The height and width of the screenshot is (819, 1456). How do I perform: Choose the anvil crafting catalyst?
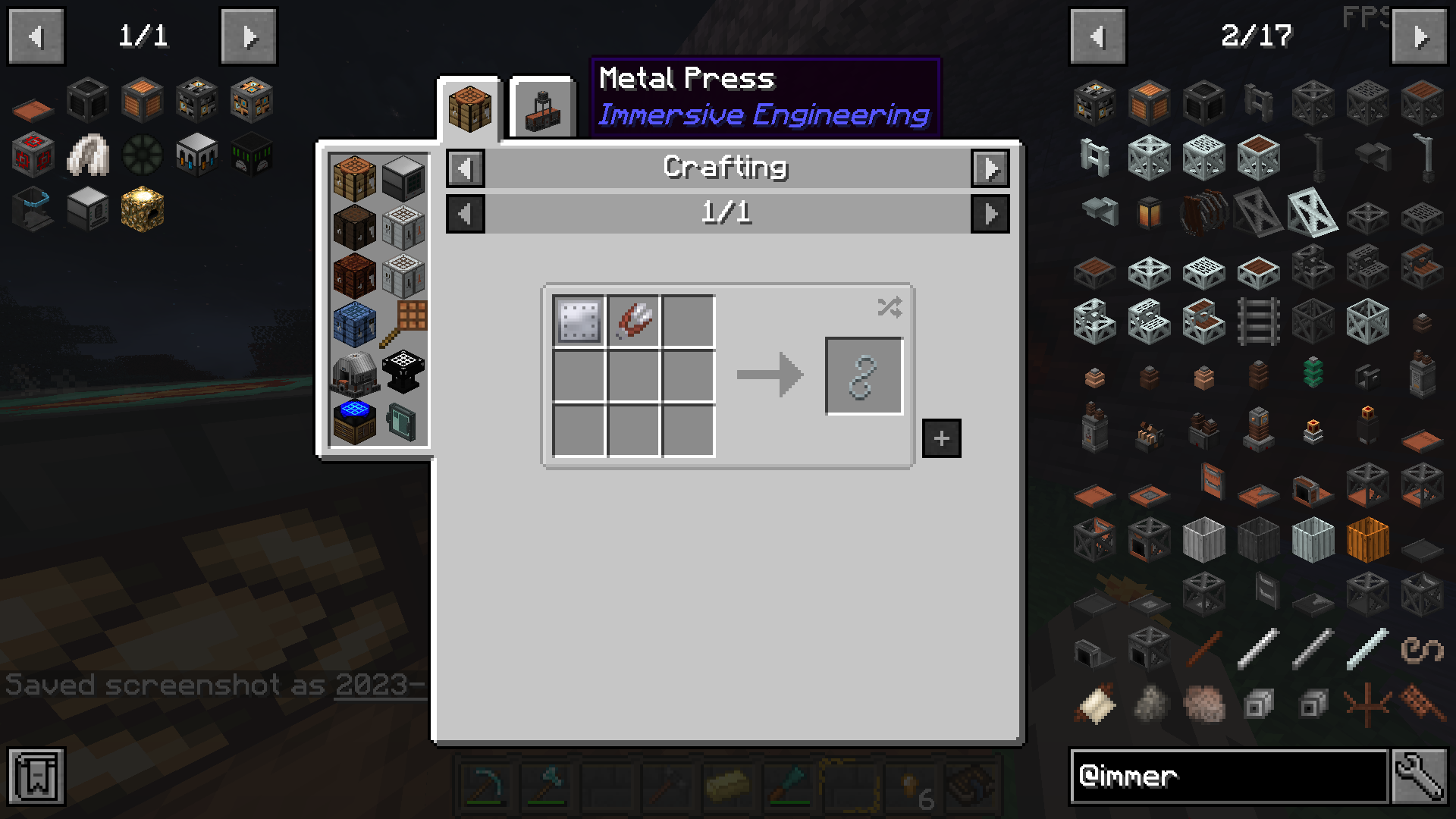(x=403, y=372)
